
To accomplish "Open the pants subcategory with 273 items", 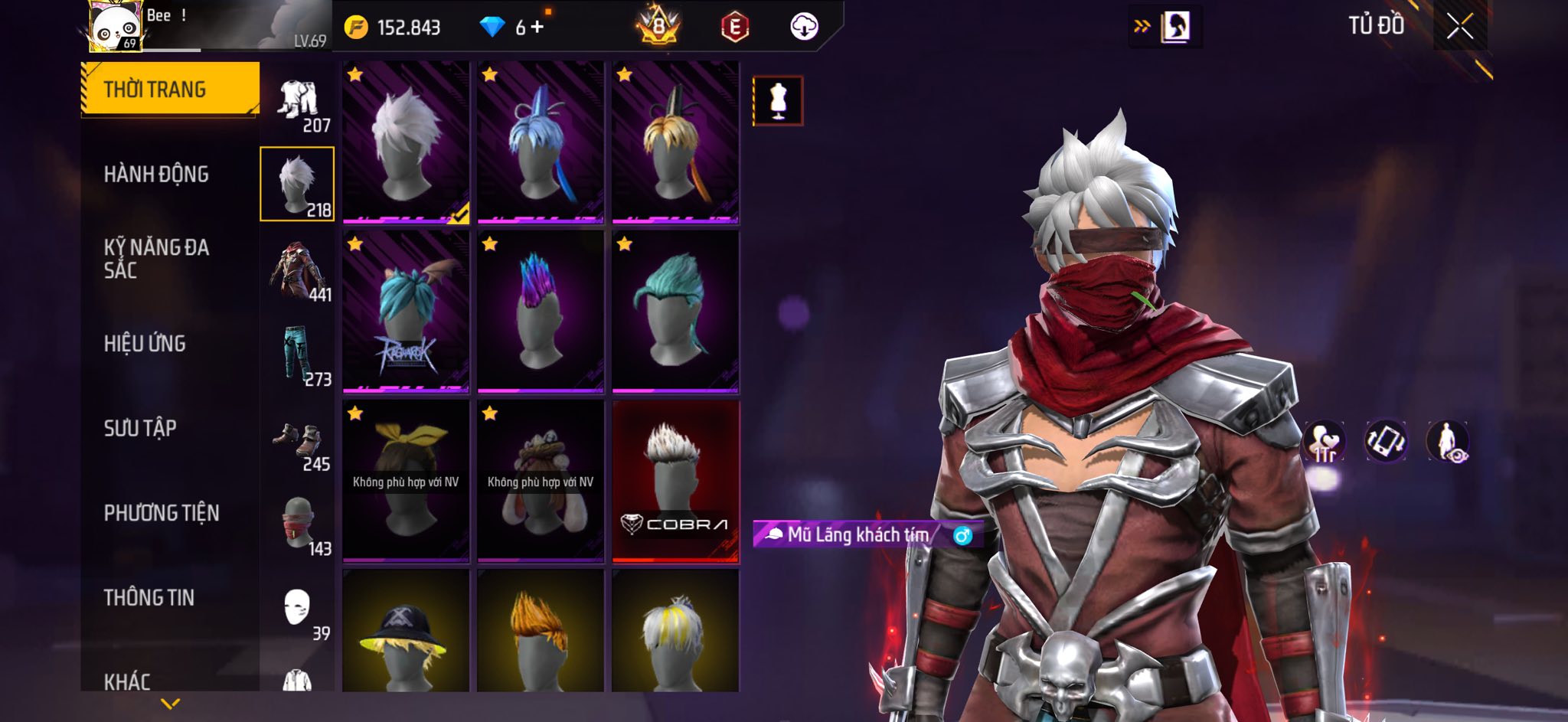I will tap(299, 354).
